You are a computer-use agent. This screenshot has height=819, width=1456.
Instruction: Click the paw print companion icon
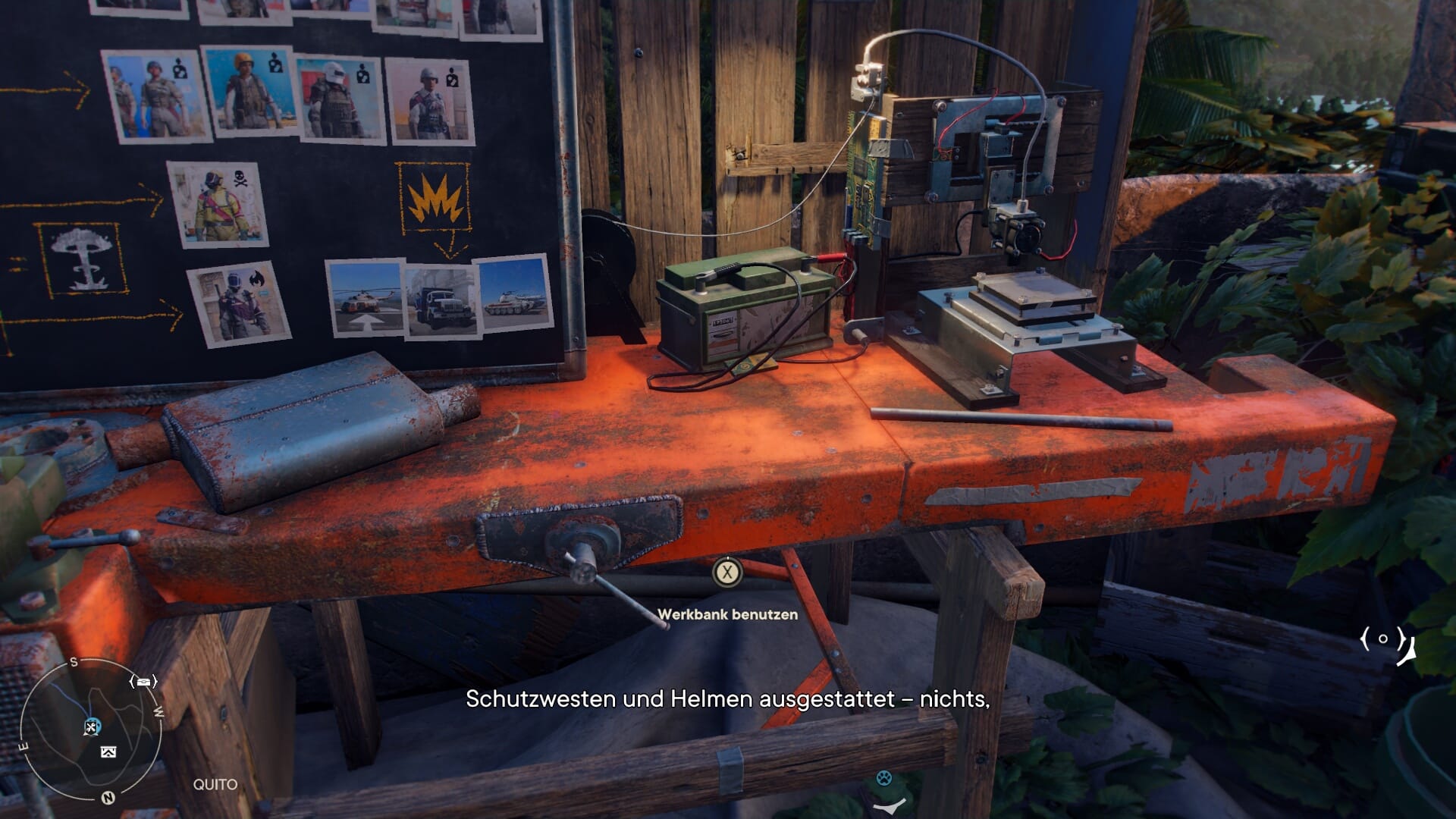pos(883,778)
